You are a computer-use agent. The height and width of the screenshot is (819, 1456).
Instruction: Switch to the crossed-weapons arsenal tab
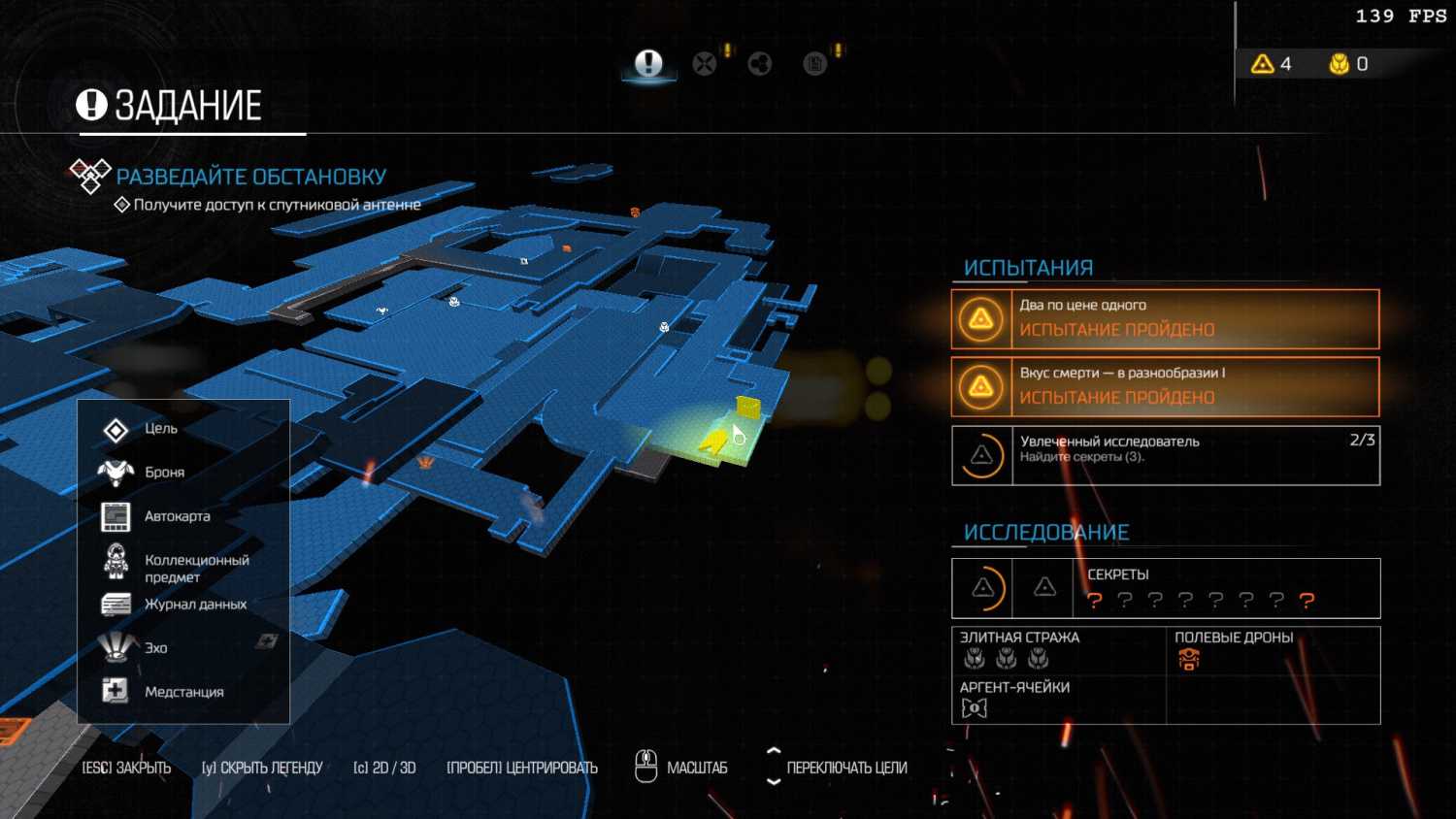[x=705, y=64]
